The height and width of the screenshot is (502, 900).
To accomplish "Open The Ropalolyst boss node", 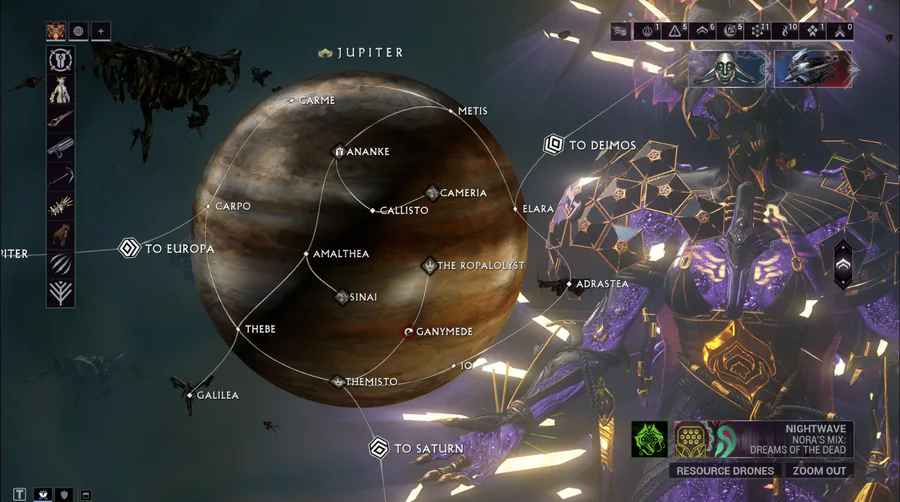I will click(428, 266).
